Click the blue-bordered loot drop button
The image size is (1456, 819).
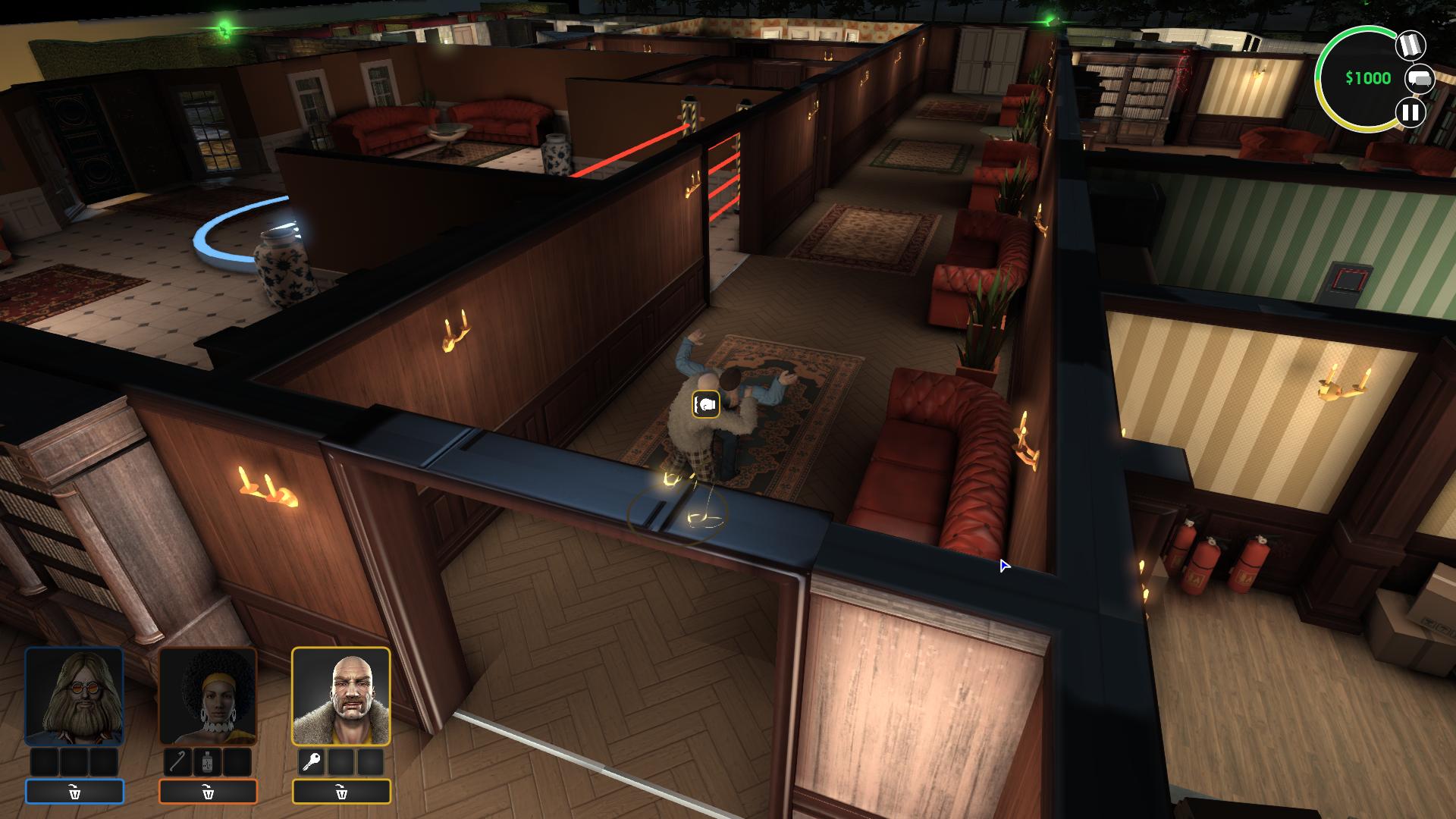pyautogui.click(x=74, y=792)
